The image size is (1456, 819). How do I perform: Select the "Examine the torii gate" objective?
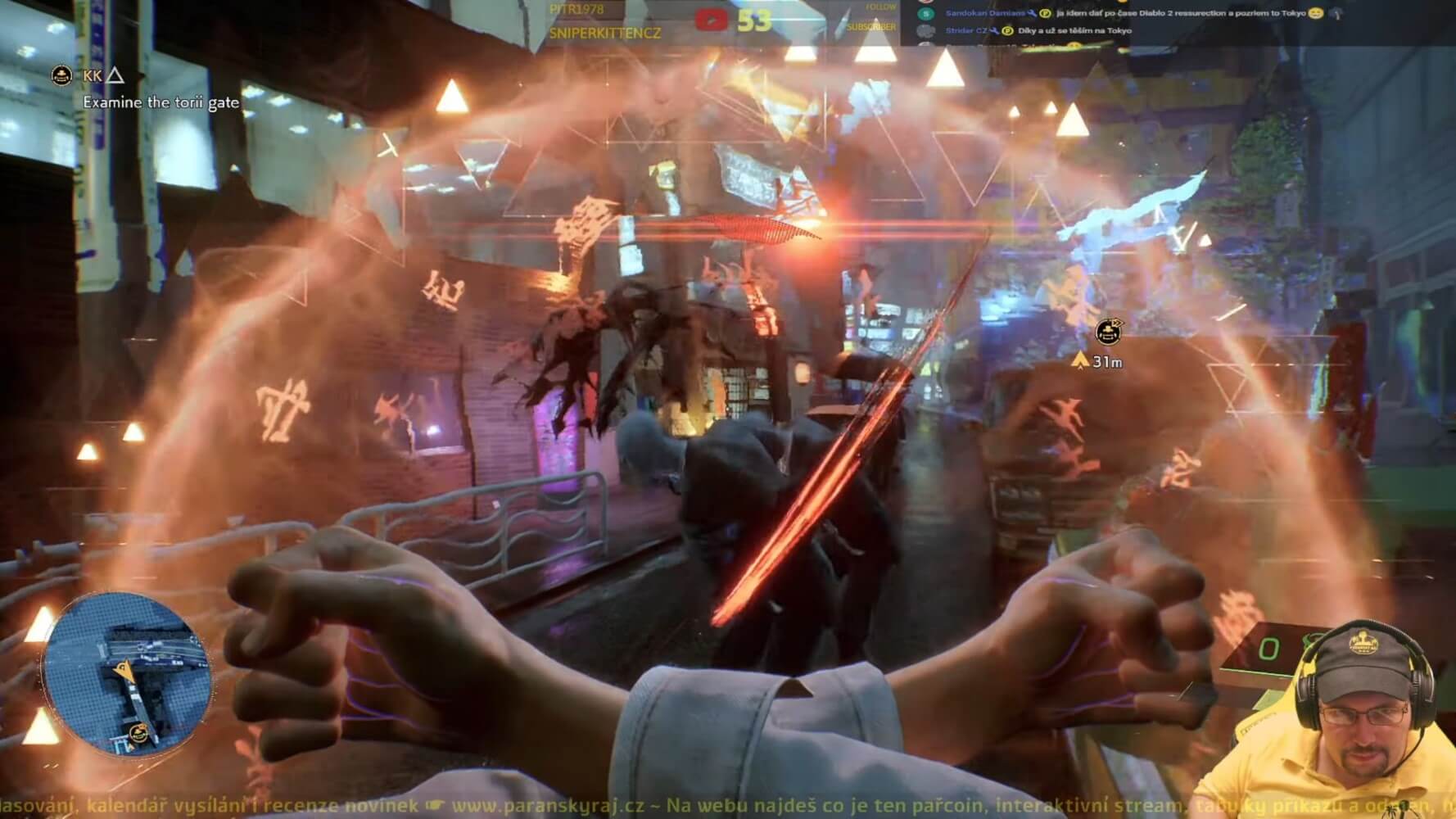(x=161, y=102)
